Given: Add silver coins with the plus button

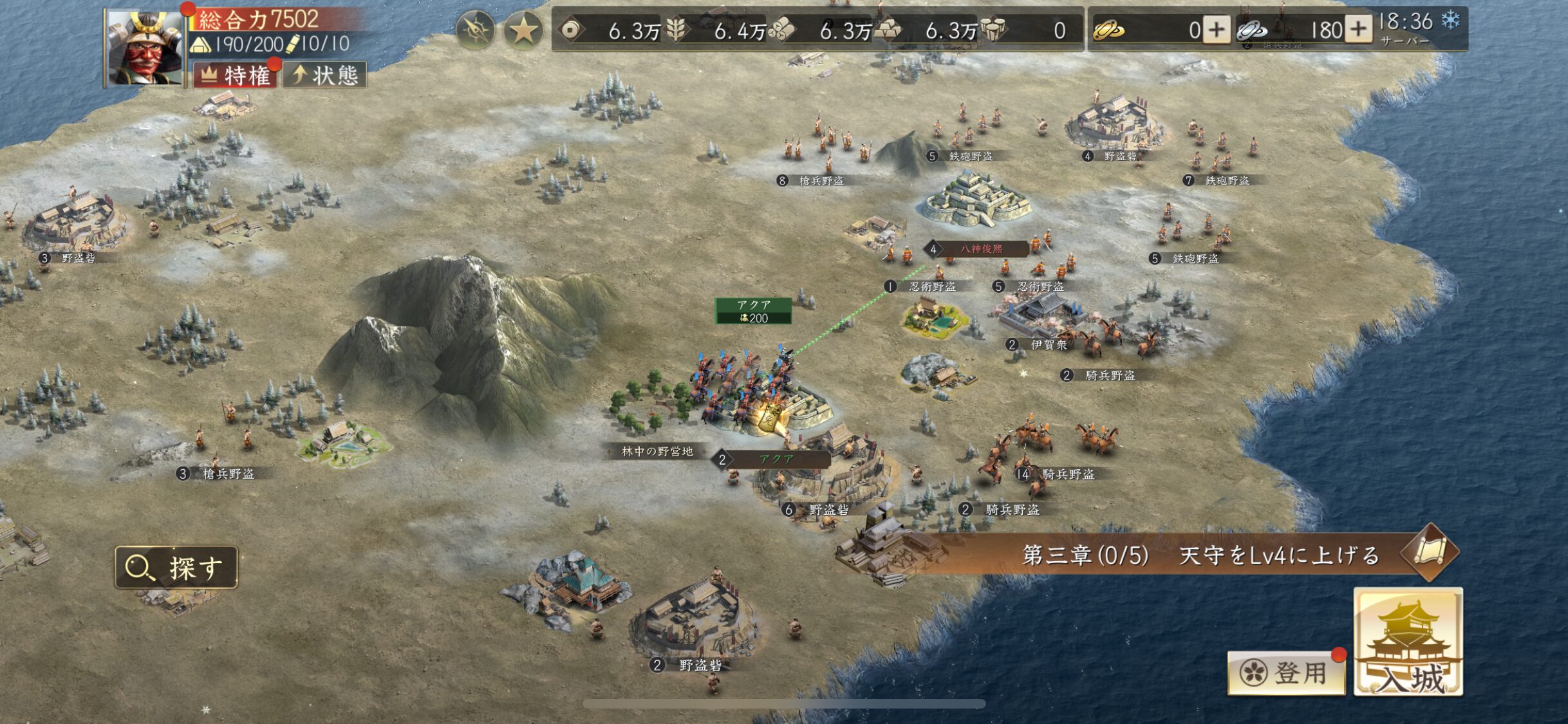Looking at the screenshot, I should click(x=1358, y=30).
